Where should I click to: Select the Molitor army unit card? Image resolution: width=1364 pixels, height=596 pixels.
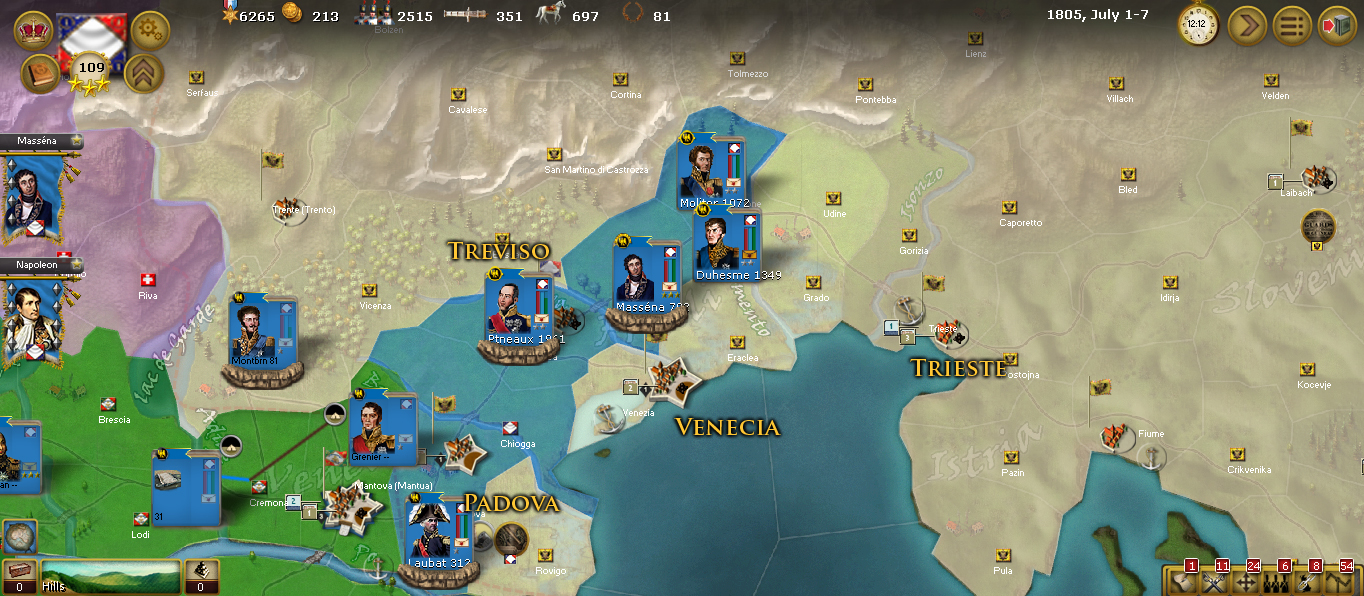point(711,170)
